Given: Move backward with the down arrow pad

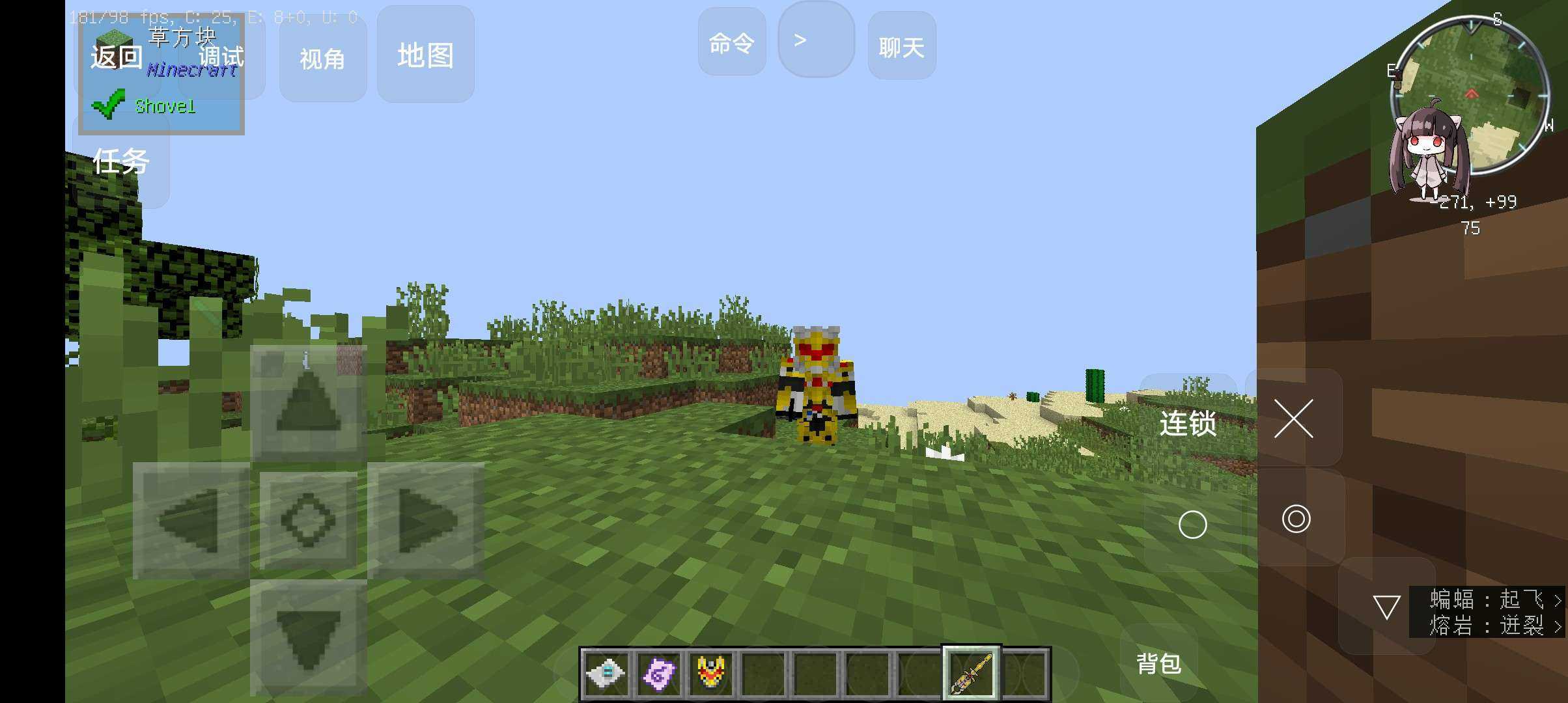Looking at the screenshot, I should coord(308,637).
